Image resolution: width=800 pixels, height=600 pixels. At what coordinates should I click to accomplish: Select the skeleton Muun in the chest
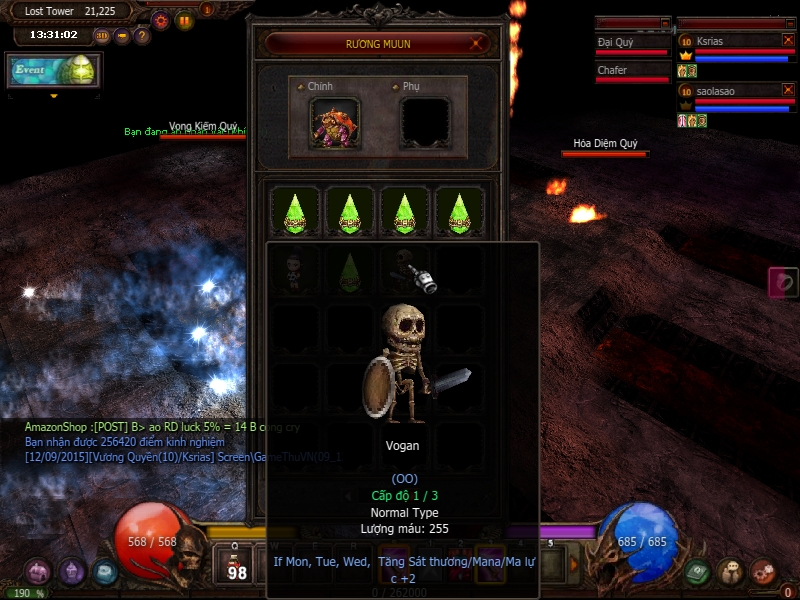click(294, 266)
